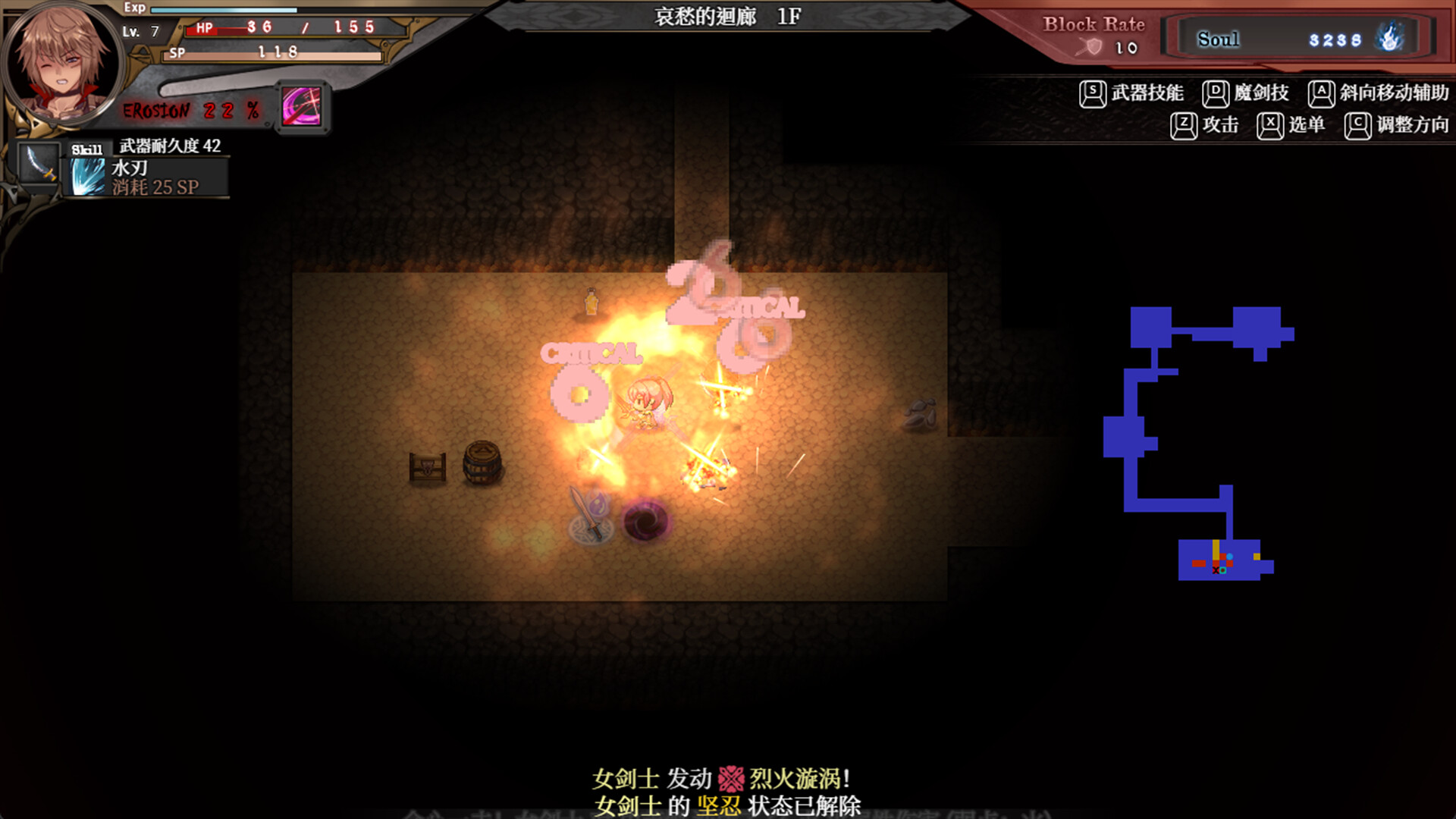Click the dropped sword item on the ground
1456x819 pixels.
pos(589,514)
